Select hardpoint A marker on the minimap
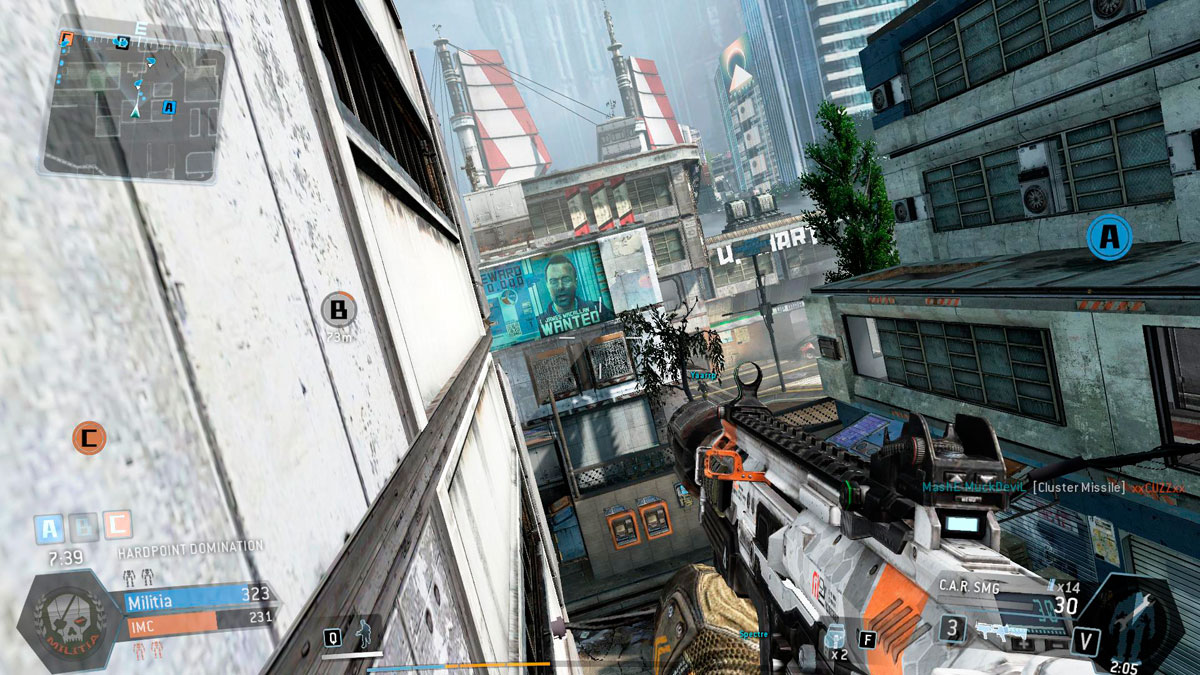Viewport: 1200px width, 675px height. click(x=168, y=107)
